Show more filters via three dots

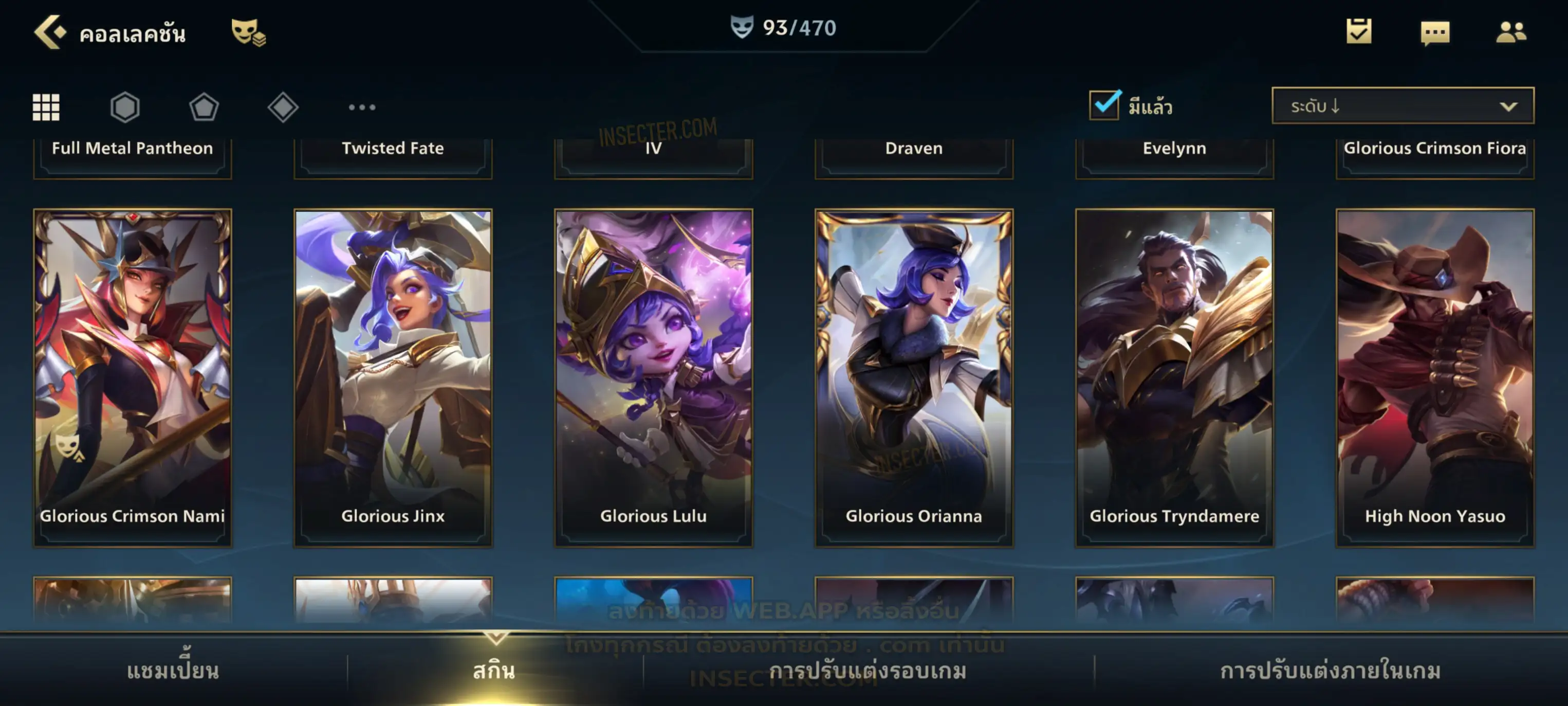[362, 107]
